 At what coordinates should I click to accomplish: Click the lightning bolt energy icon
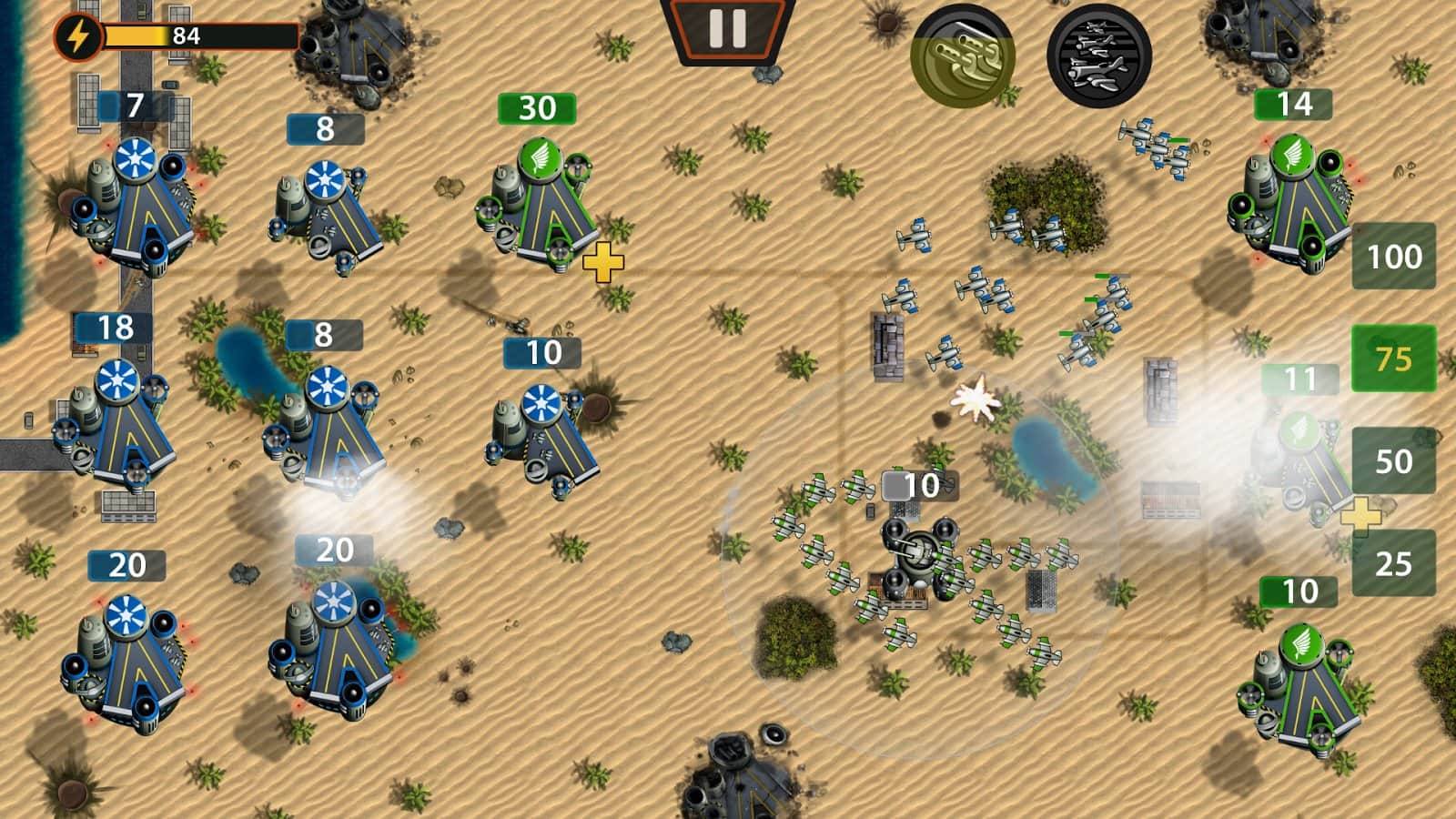[x=77, y=38]
